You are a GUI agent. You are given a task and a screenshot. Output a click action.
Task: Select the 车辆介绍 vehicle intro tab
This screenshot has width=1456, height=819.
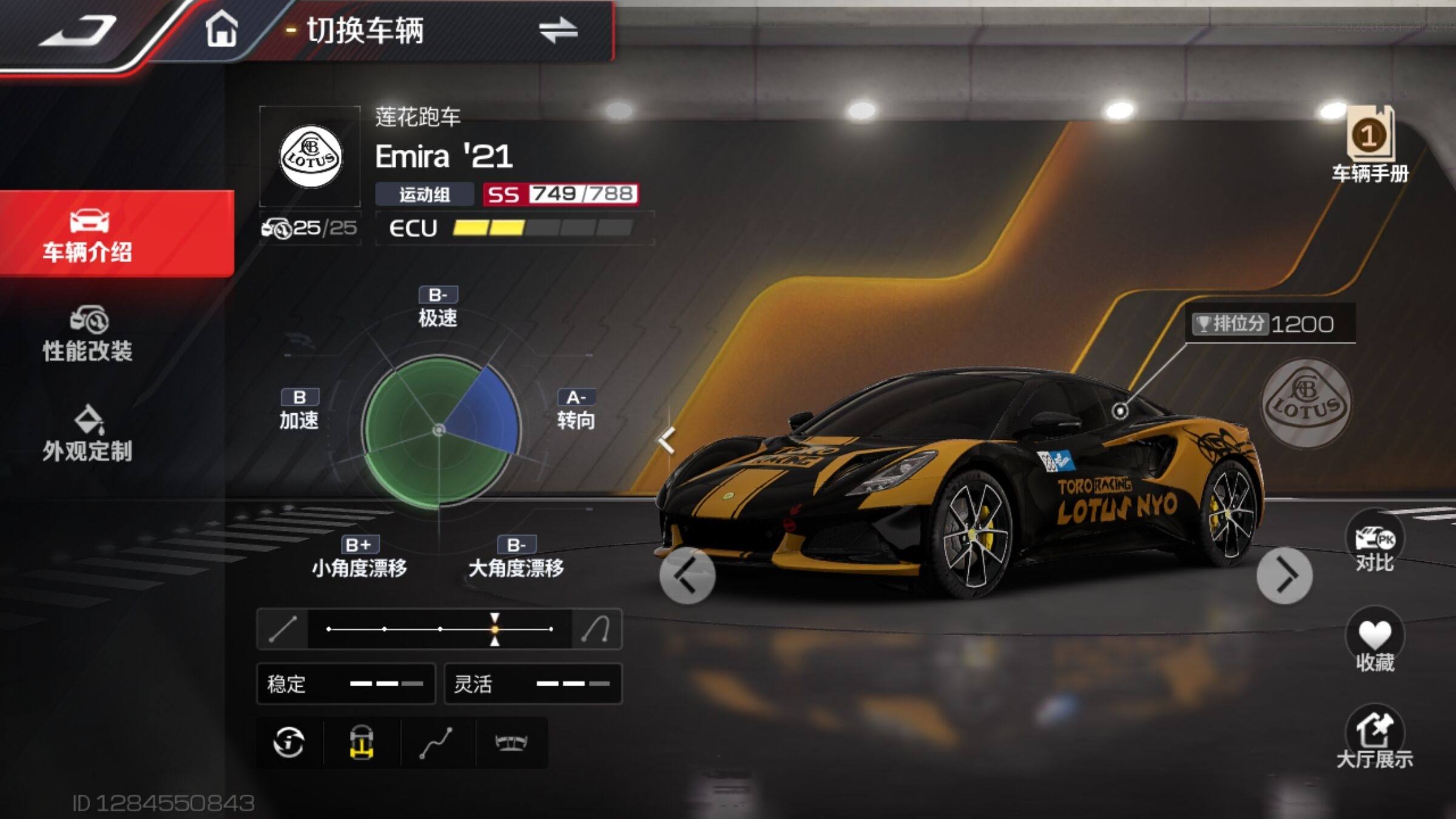pos(89,235)
